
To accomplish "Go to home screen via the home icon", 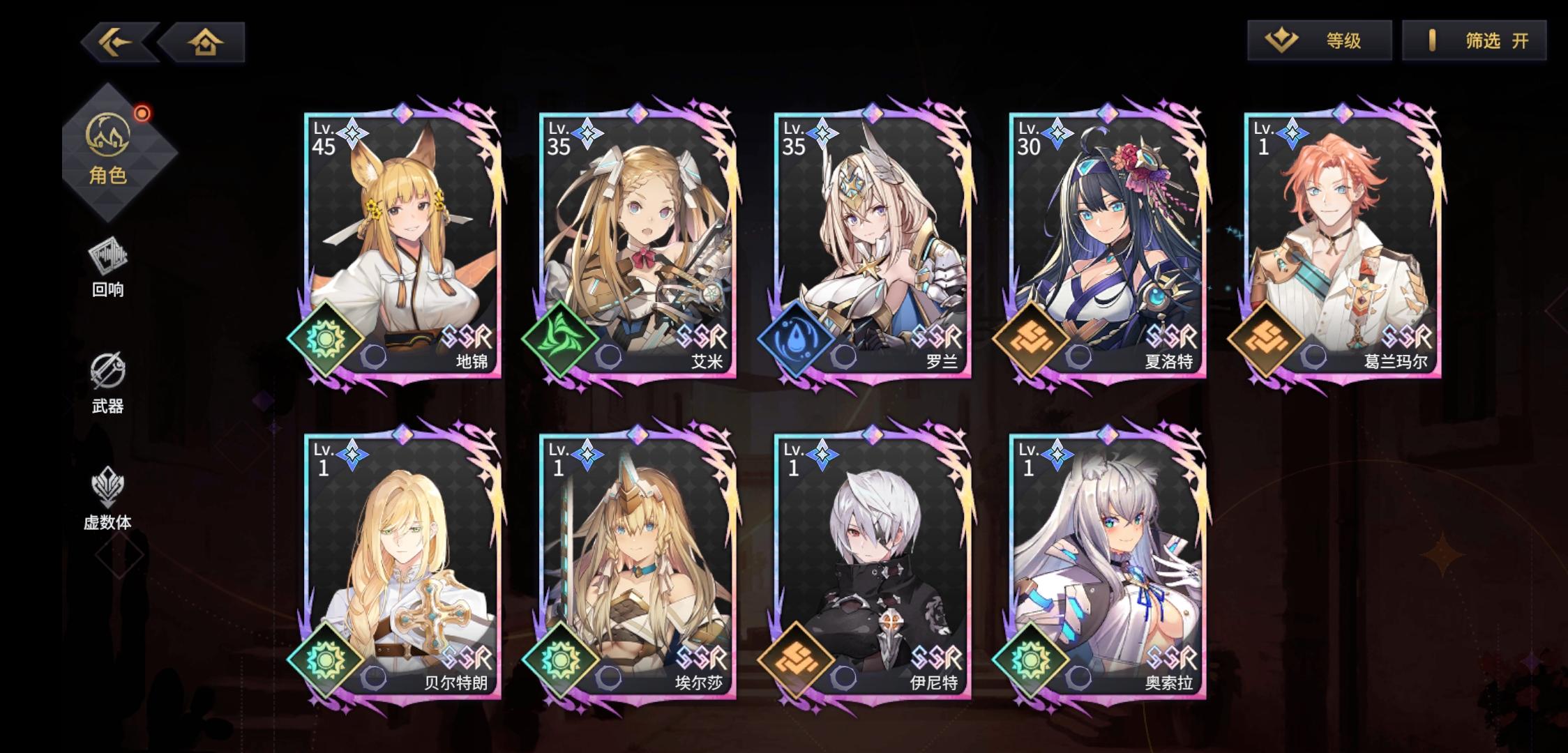I will 202,41.
